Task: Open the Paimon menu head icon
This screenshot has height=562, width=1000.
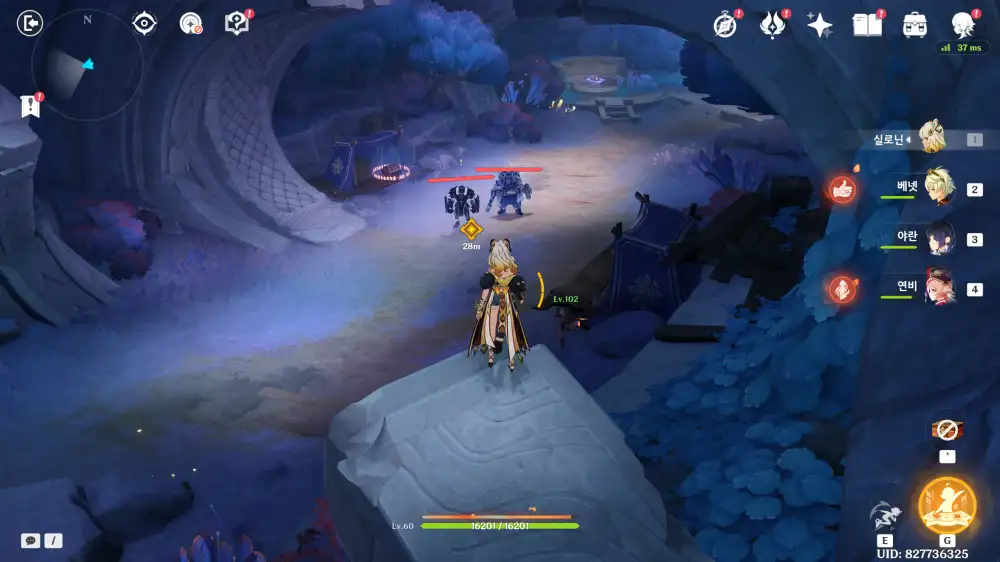Action: pos(962,24)
